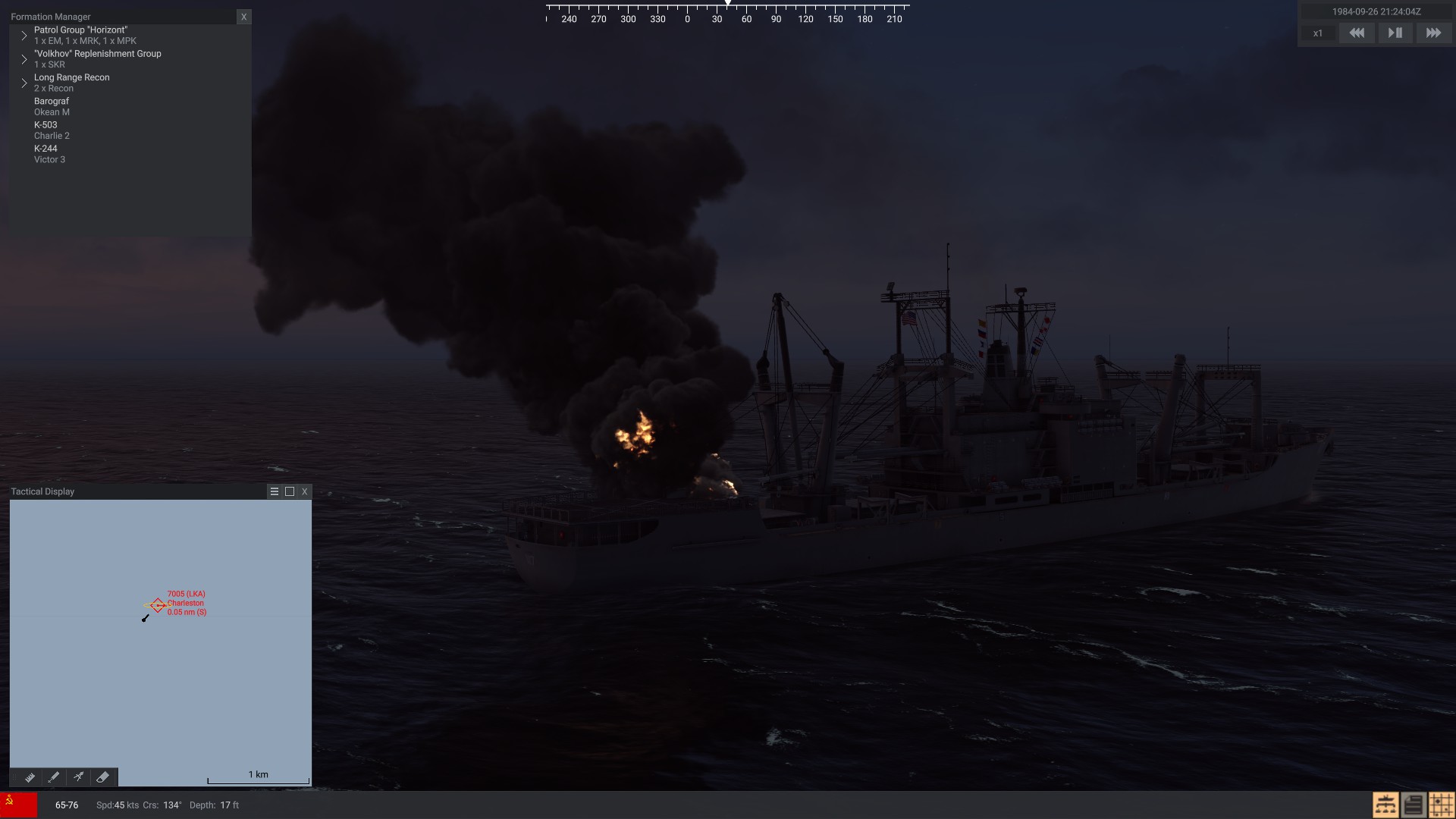Choose submarine K-244 Victor 3
This screenshot has width=1456, height=819.
click(x=49, y=154)
